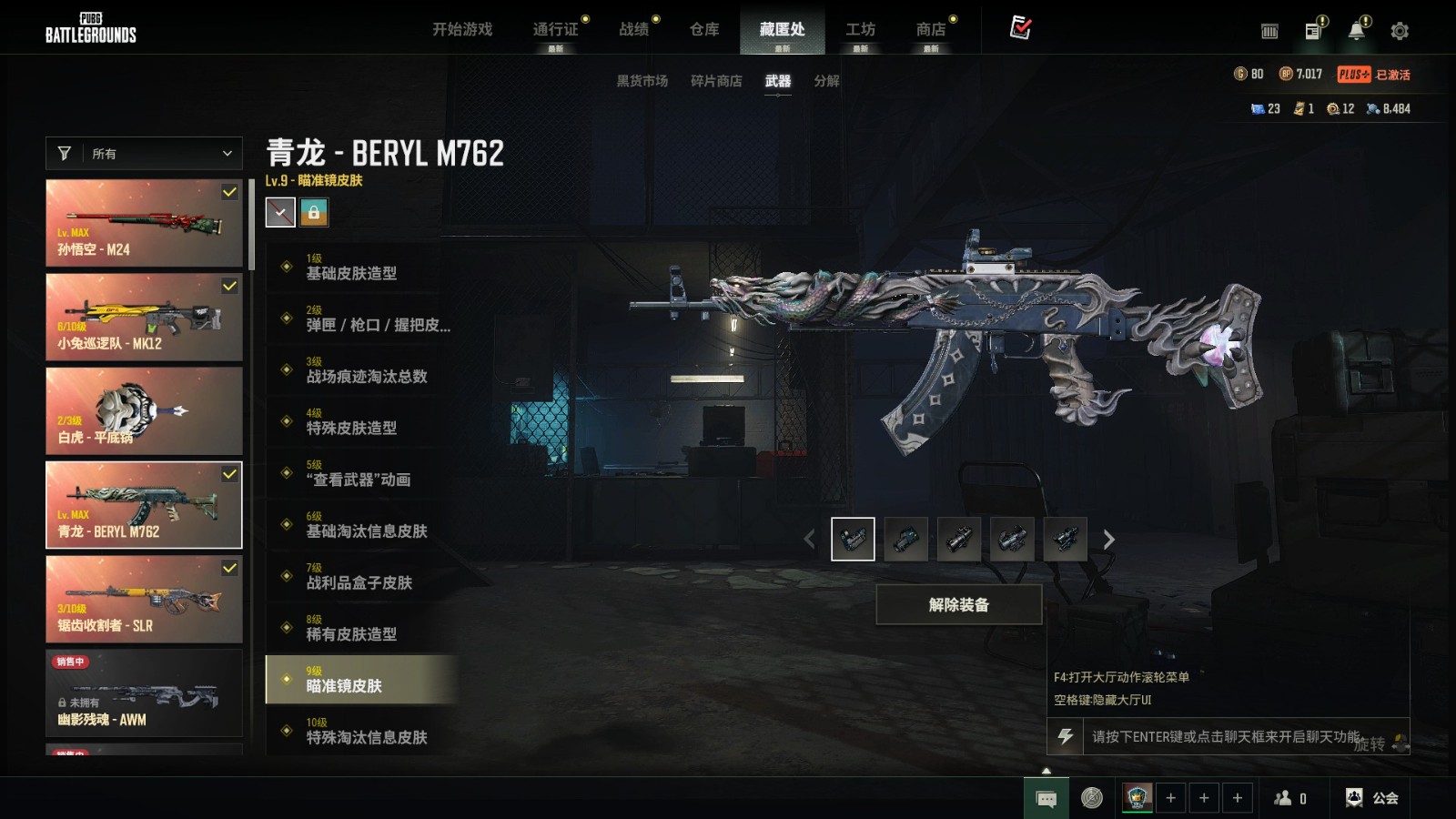1456x819 pixels.
Task: Click the 解除装备 button
Action: (x=958, y=605)
